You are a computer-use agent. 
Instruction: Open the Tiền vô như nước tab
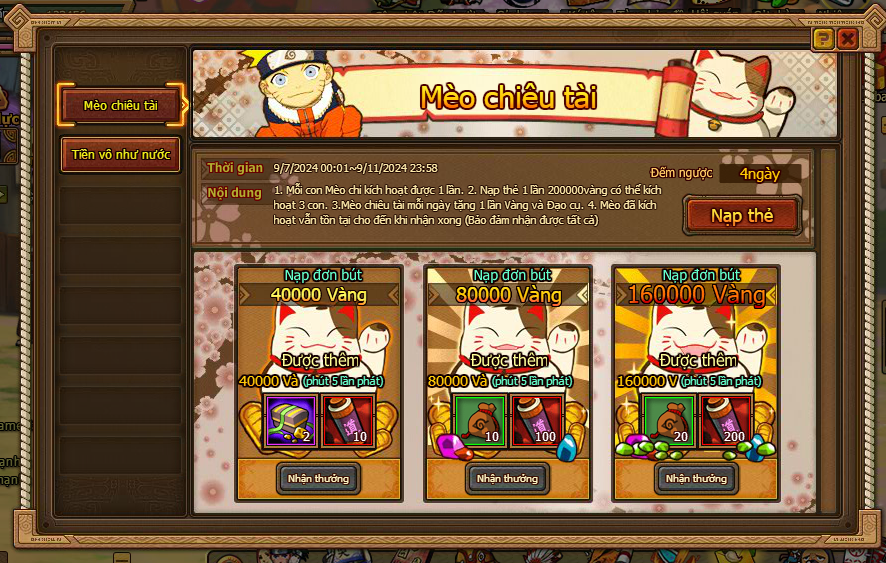click(x=121, y=155)
